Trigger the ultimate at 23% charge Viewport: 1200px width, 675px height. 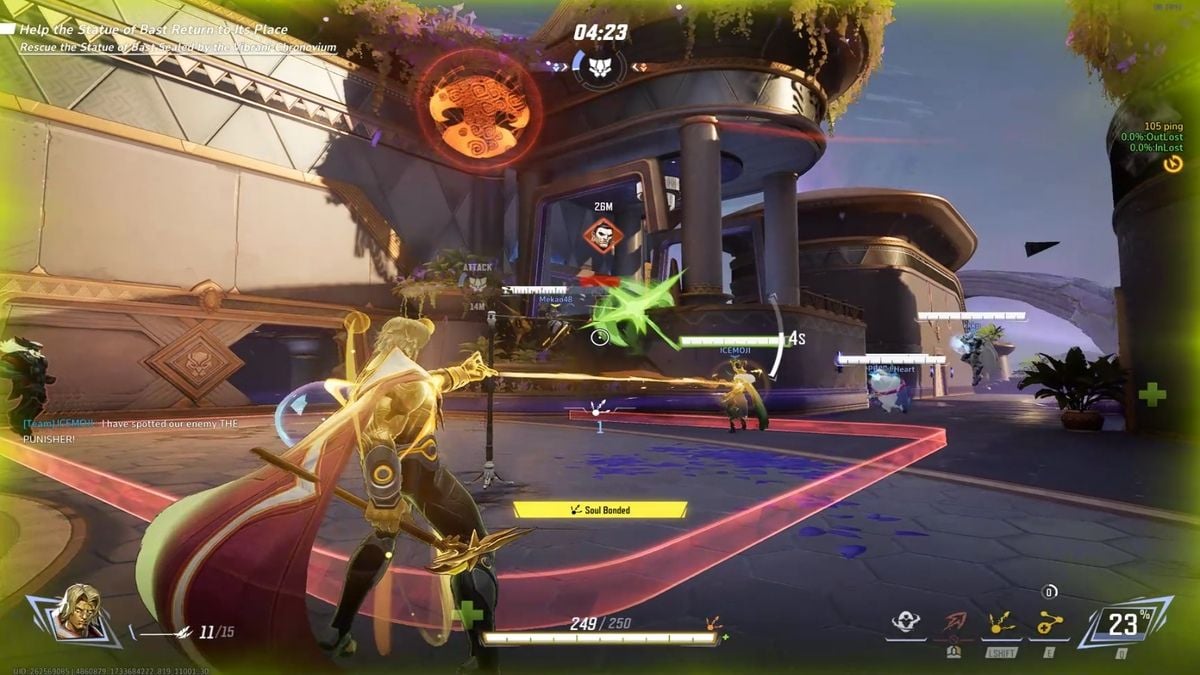1123,625
